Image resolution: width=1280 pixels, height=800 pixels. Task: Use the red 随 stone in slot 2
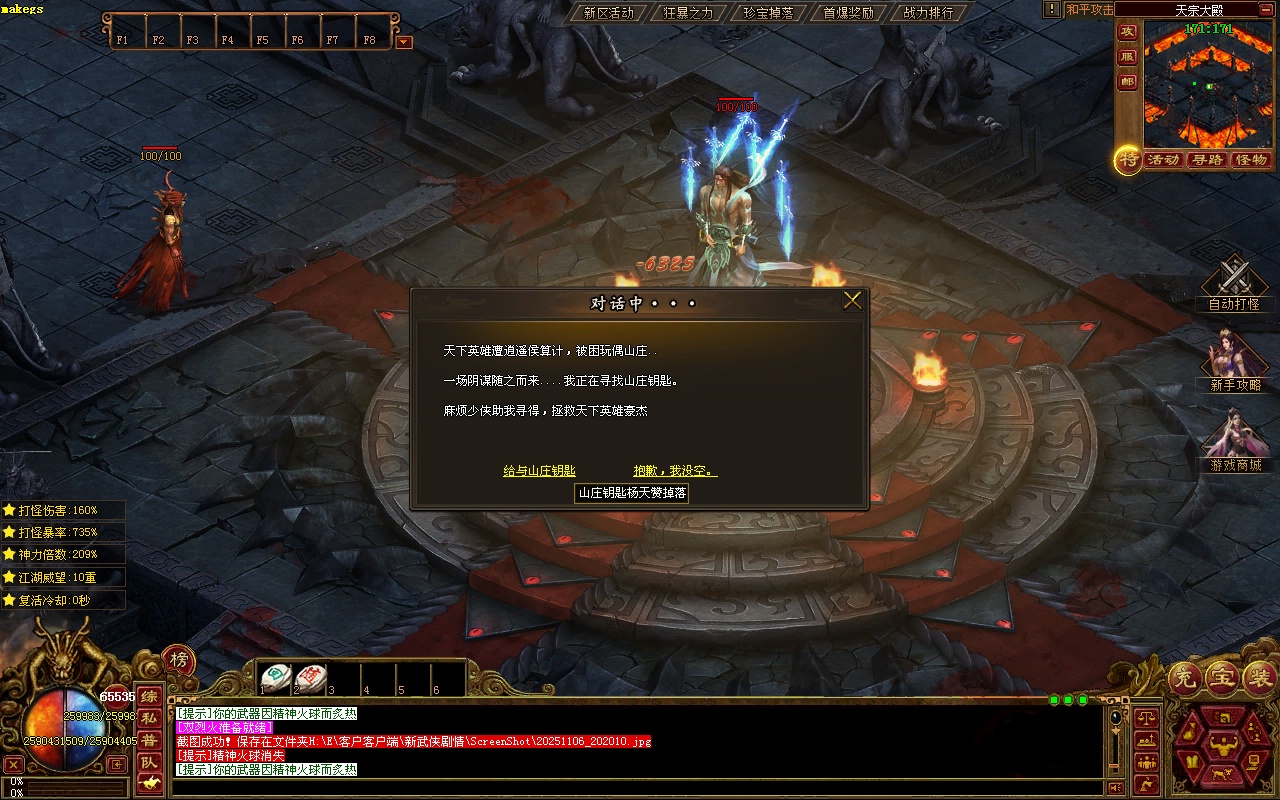pos(311,678)
